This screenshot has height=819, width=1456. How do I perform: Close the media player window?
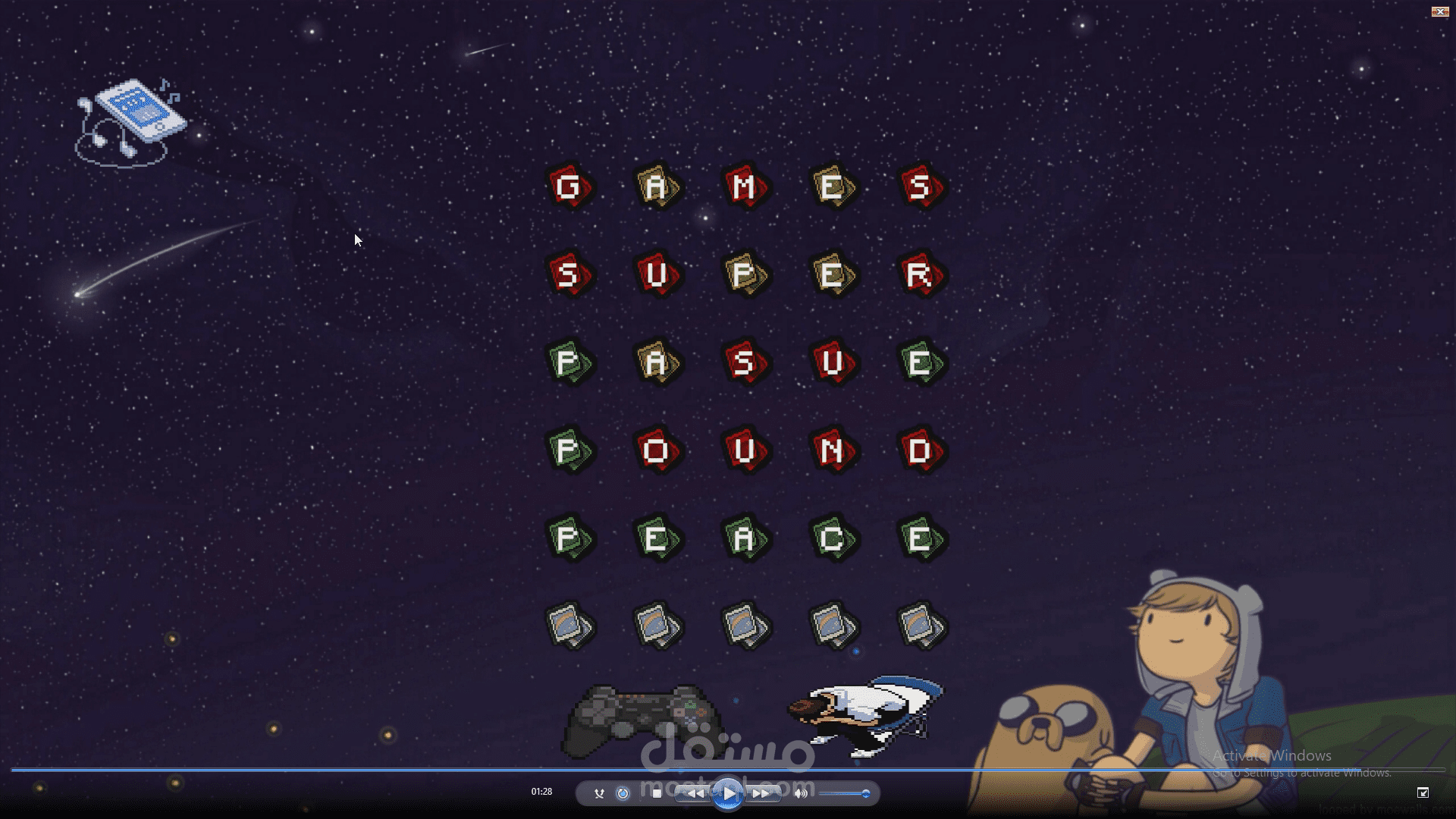1439,11
